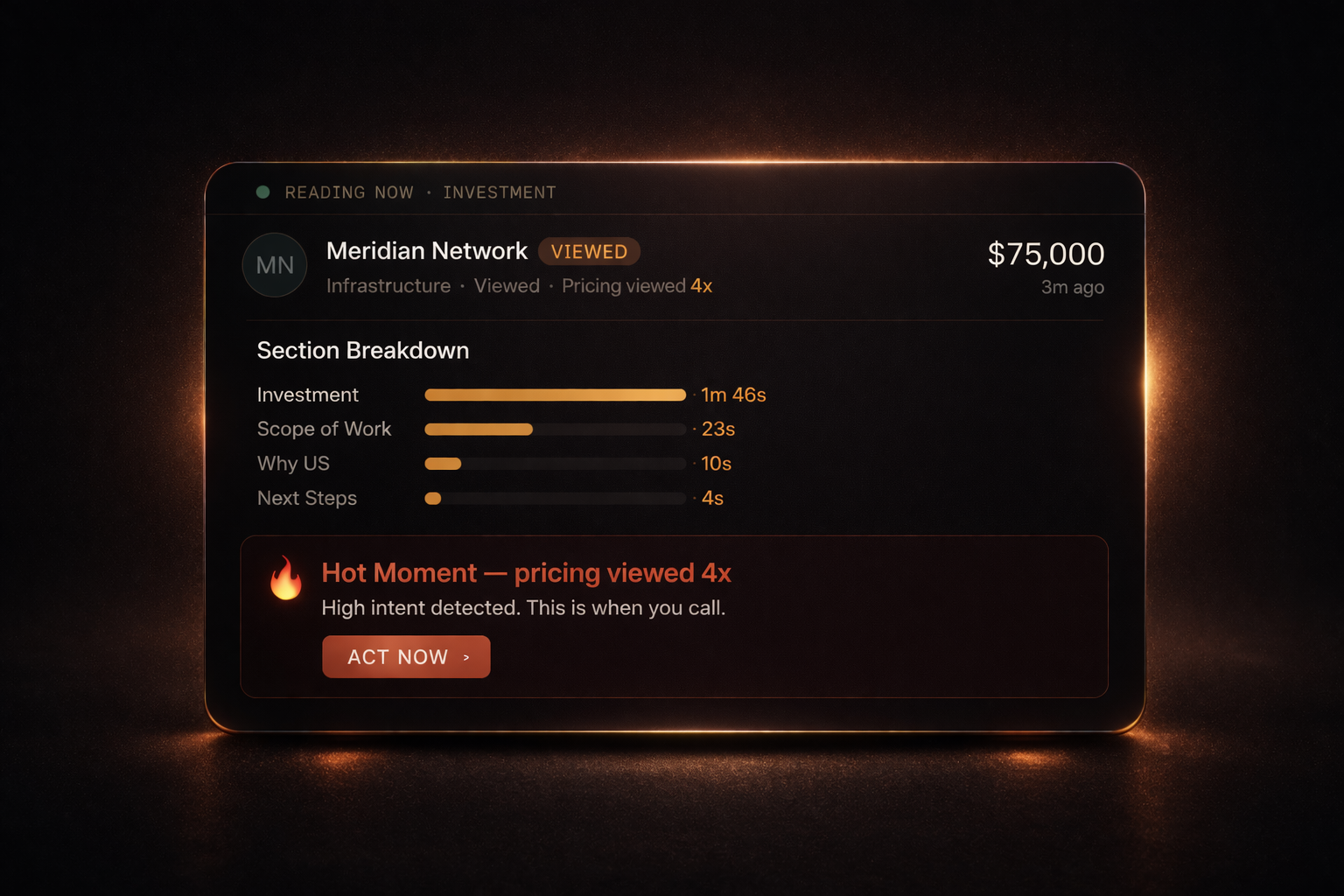This screenshot has width=1344, height=896.
Task: Click the Investment section progress bar
Action: tap(555, 395)
